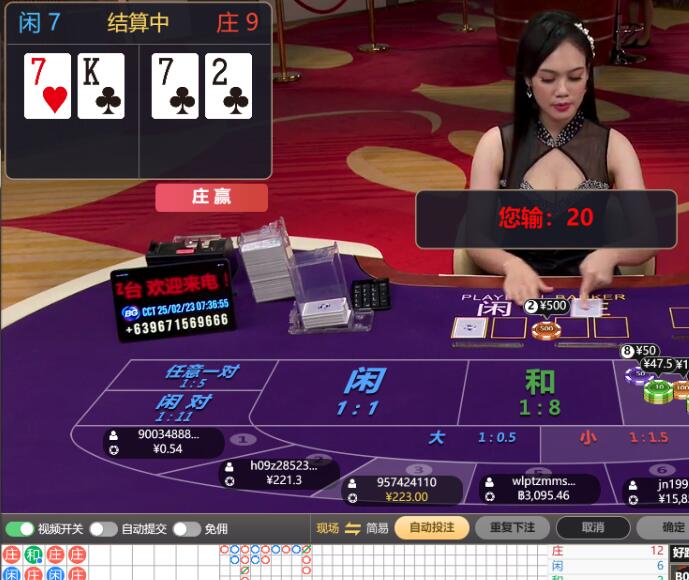Activate the 自动投注 auto-bet button
Screen dimensions: 689x580
coord(431,527)
